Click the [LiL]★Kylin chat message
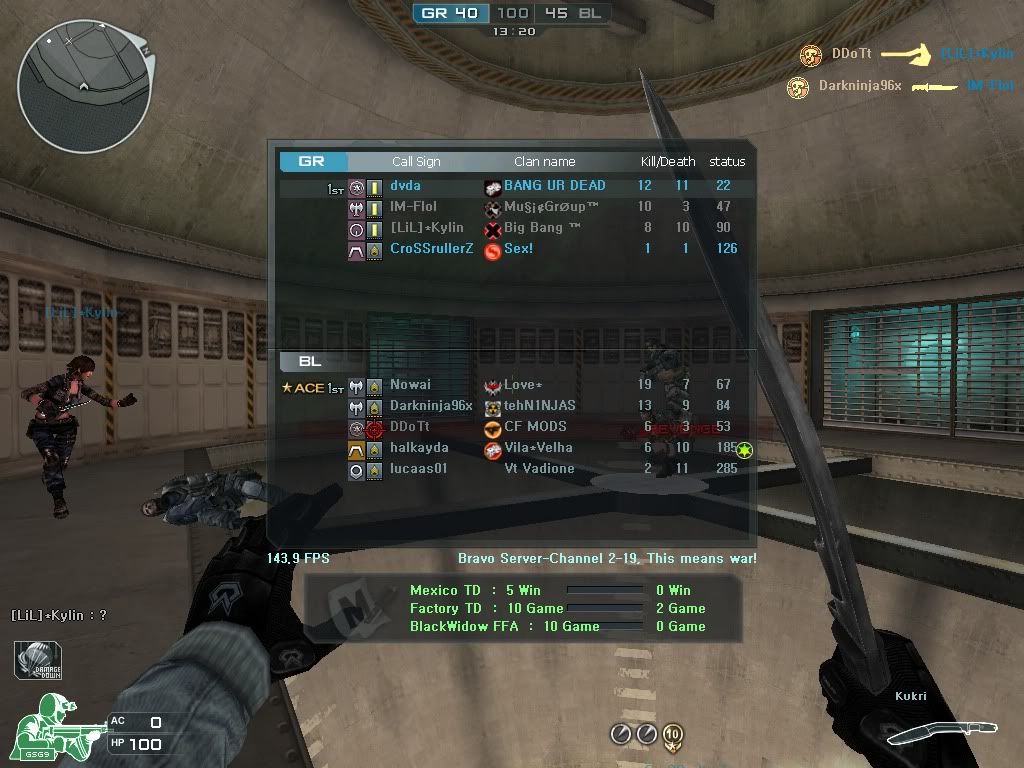This screenshot has width=1024, height=768. (x=59, y=615)
